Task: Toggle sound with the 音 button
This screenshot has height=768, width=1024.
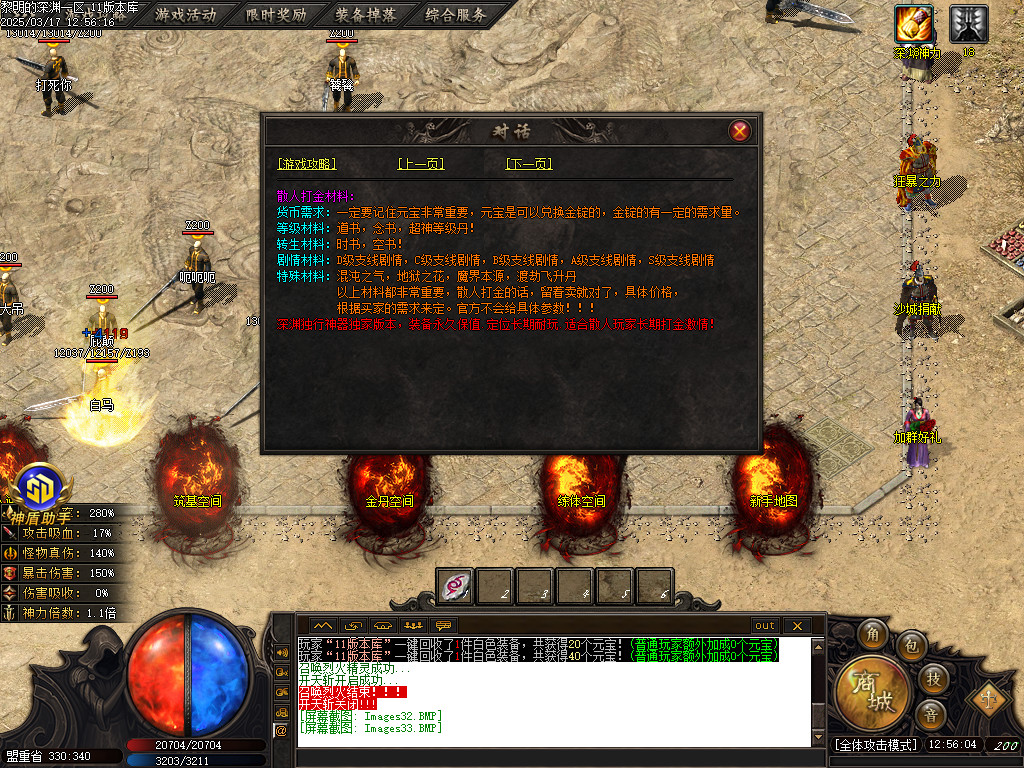Action: coord(931,714)
